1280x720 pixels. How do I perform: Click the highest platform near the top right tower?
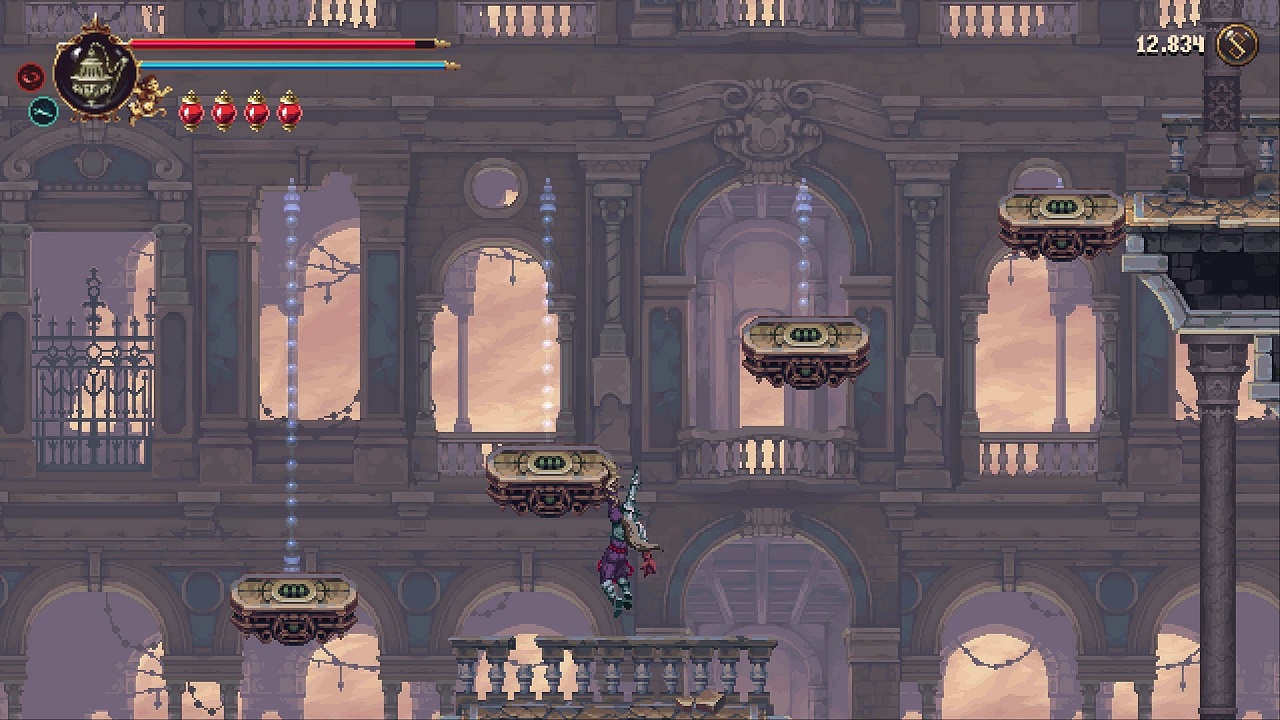(1058, 213)
